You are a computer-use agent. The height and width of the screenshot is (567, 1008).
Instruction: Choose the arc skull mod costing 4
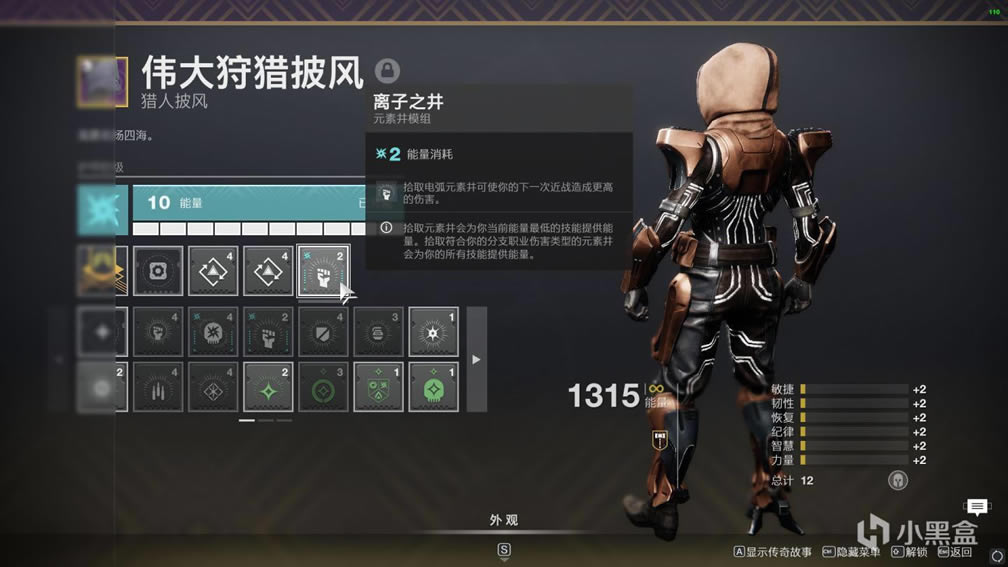pyautogui.click(x=213, y=332)
